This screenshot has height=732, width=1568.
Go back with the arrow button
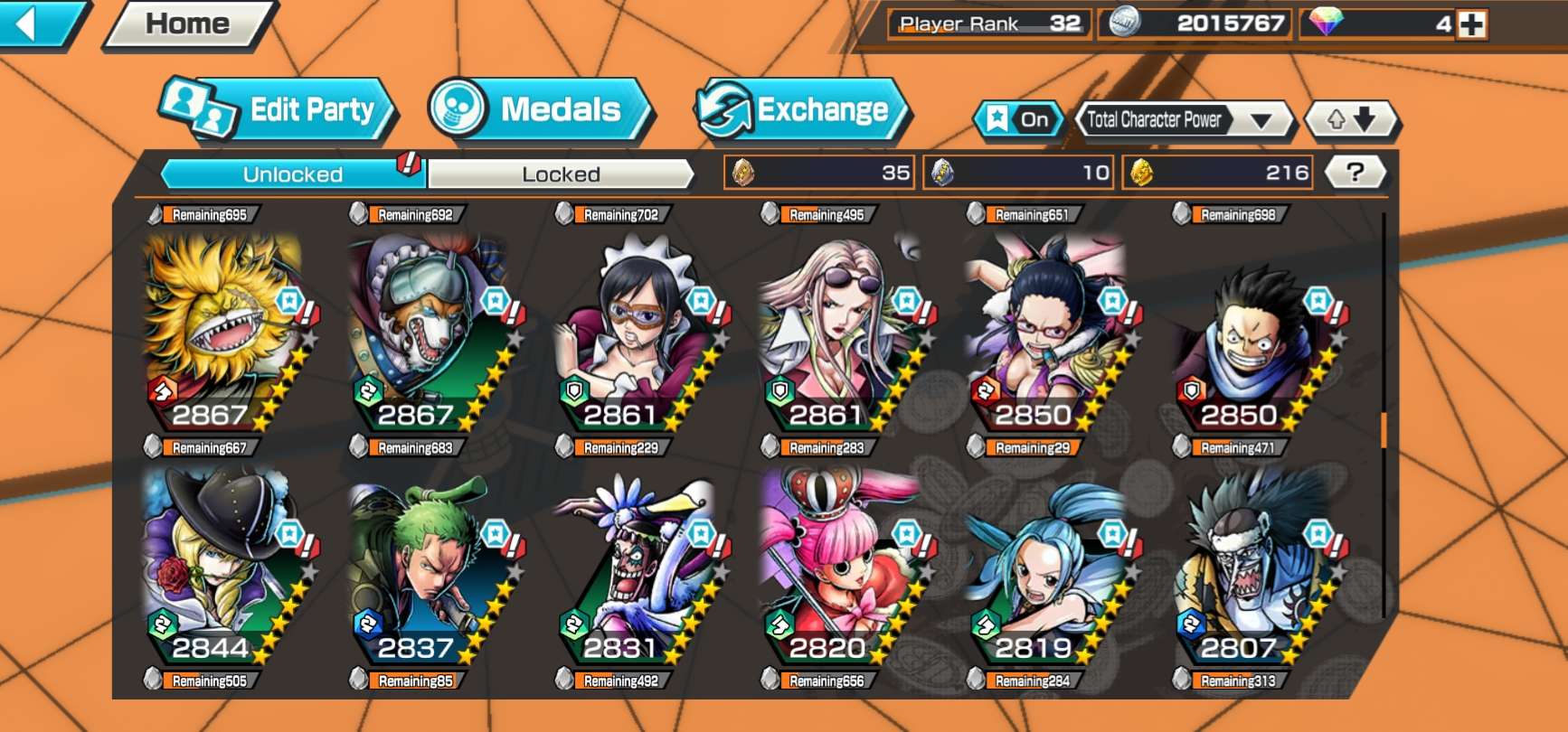38,23
